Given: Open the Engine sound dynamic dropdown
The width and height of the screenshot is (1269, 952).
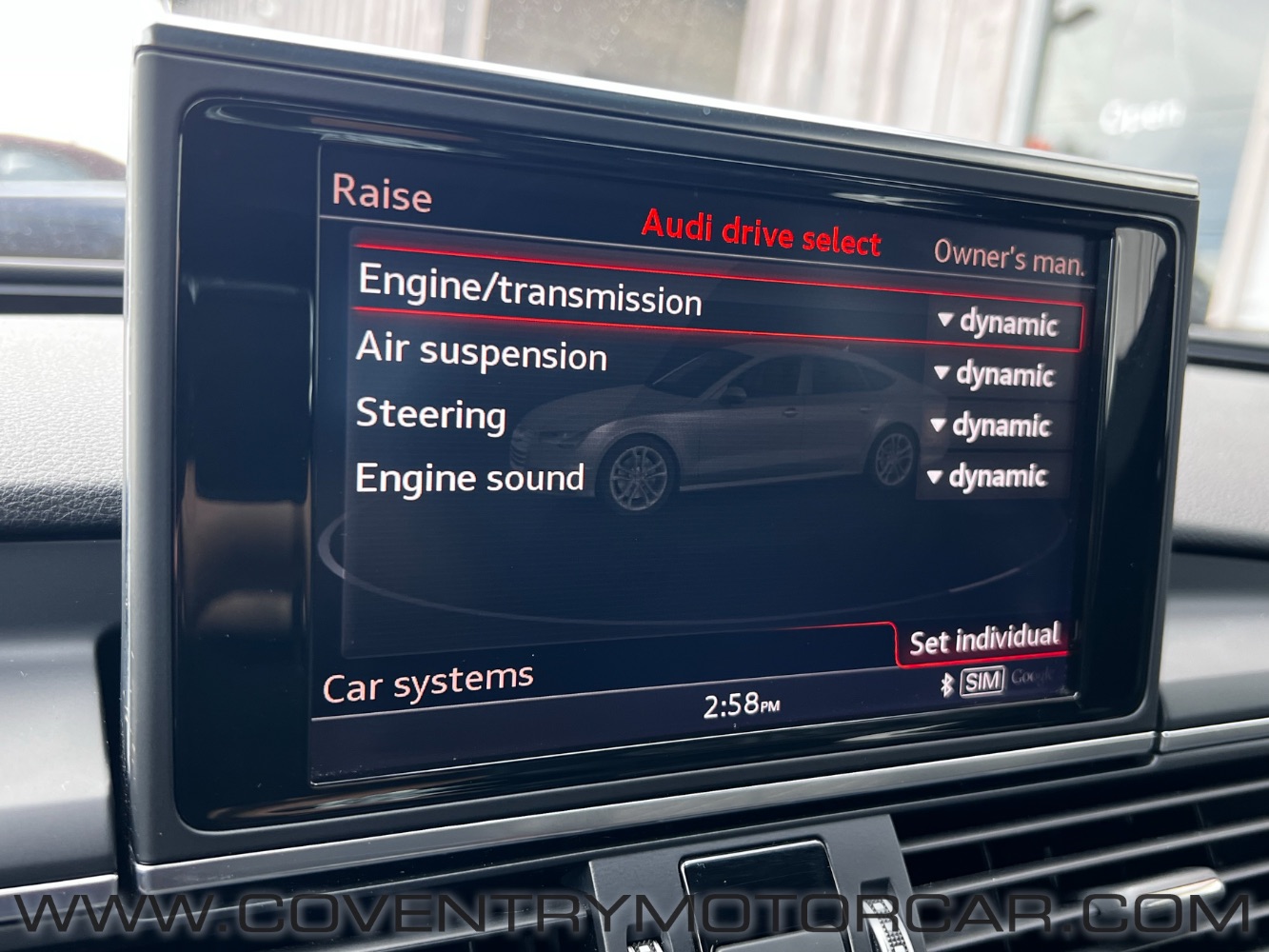Looking at the screenshot, I should [987, 476].
